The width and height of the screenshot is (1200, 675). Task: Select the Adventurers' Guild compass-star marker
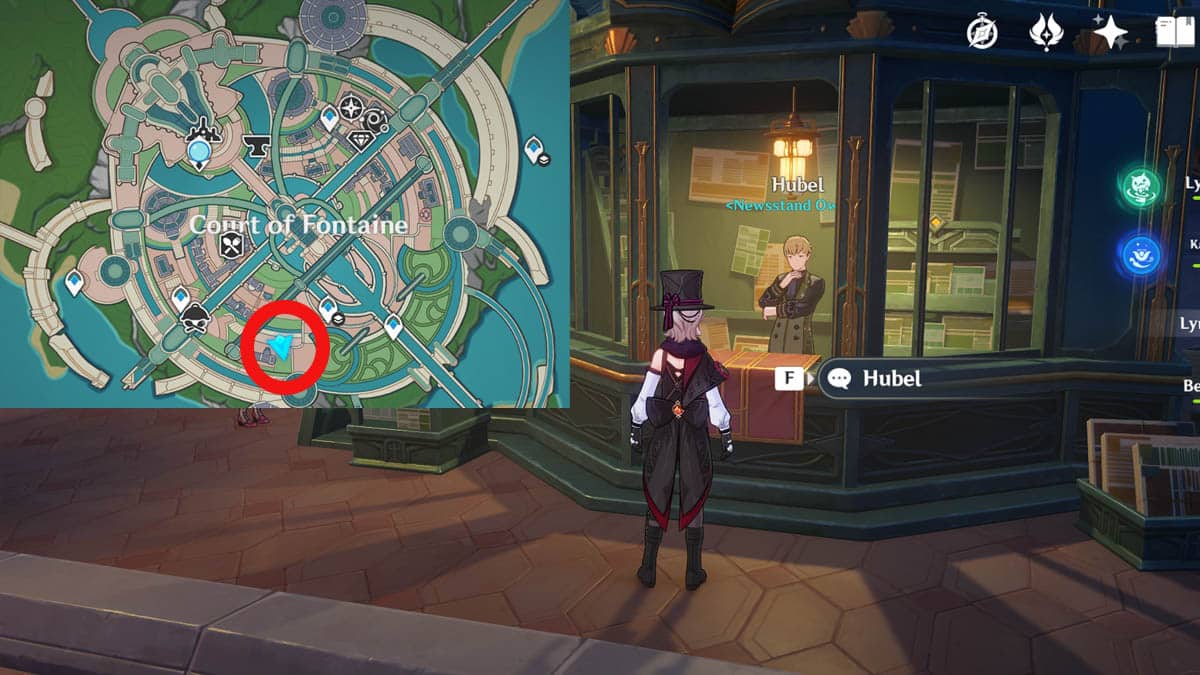[351, 108]
